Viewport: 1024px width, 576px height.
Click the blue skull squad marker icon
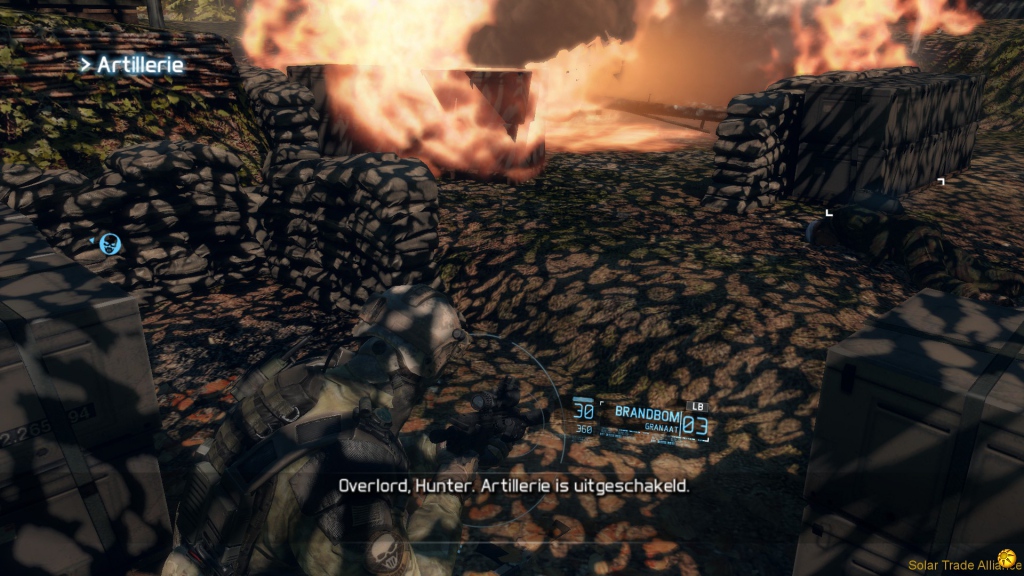109,242
